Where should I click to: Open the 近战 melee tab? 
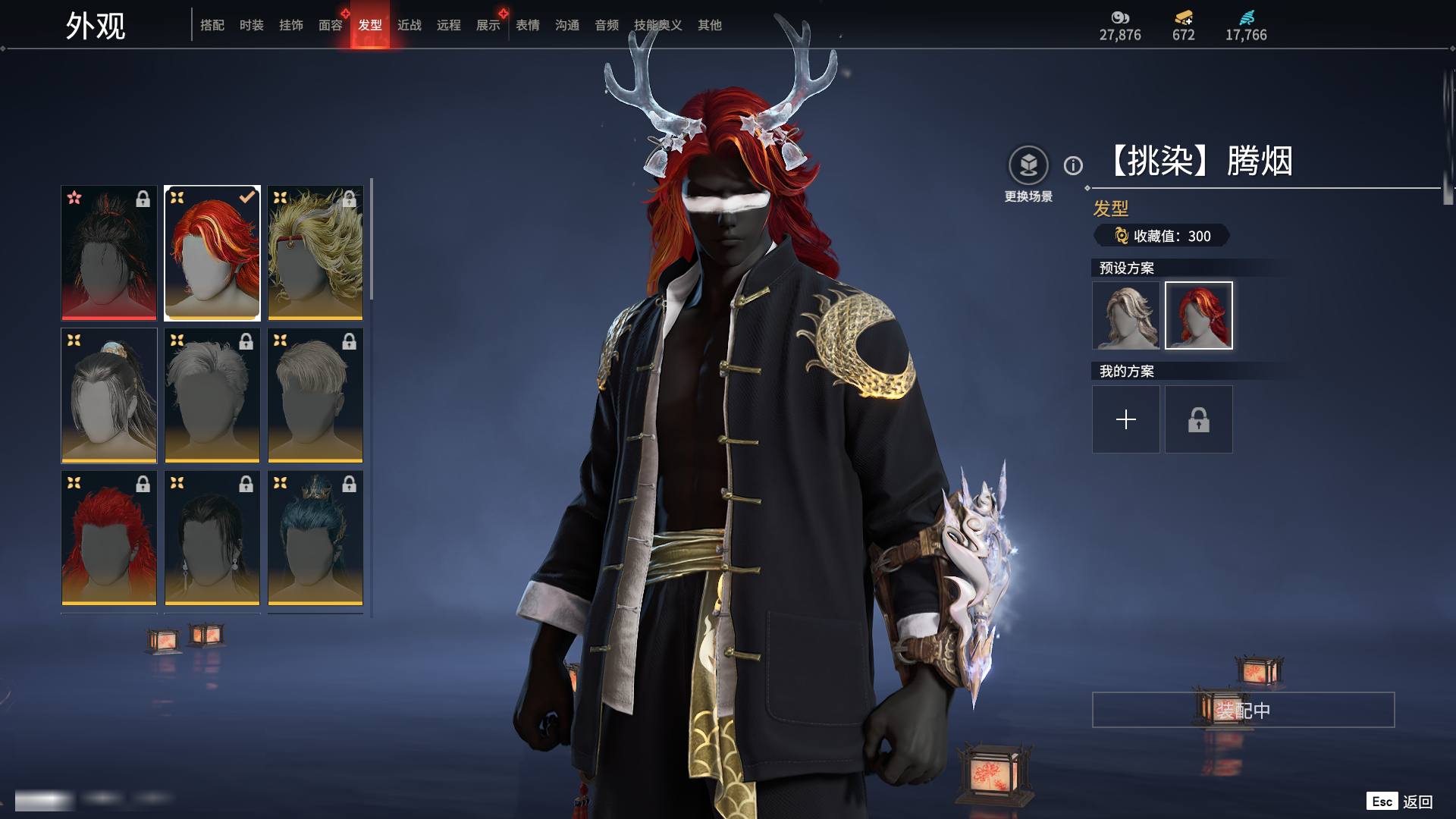[x=409, y=25]
